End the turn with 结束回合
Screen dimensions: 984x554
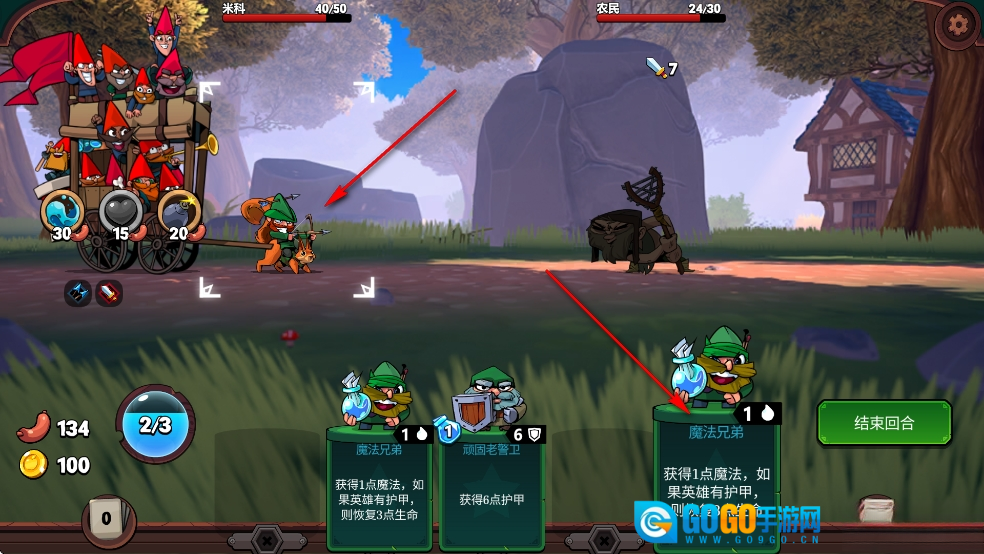[x=884, y=423]
